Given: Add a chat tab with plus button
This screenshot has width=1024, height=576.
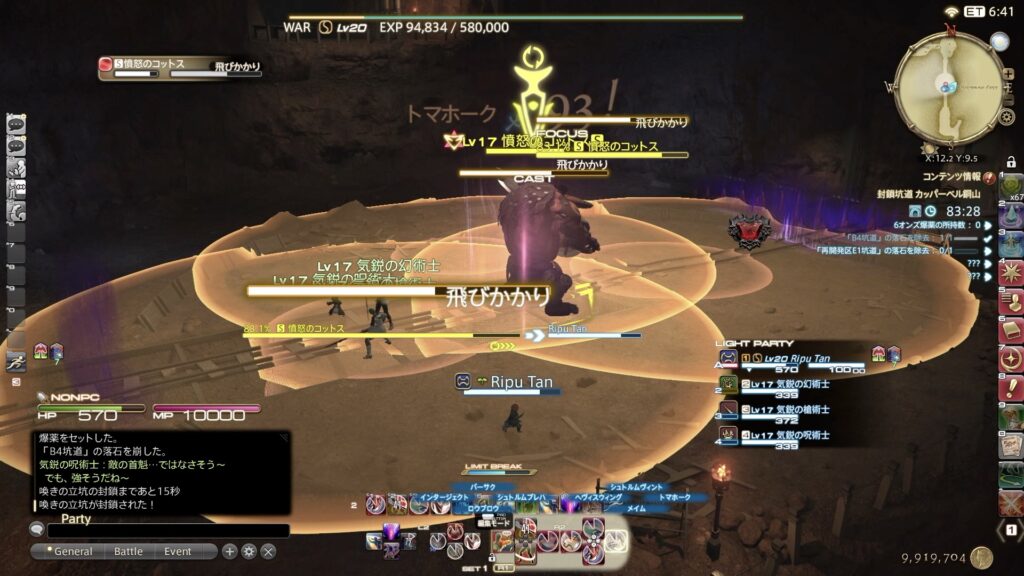Looking at the screenshot, I should pyautogui.click(x=230, y=551).
